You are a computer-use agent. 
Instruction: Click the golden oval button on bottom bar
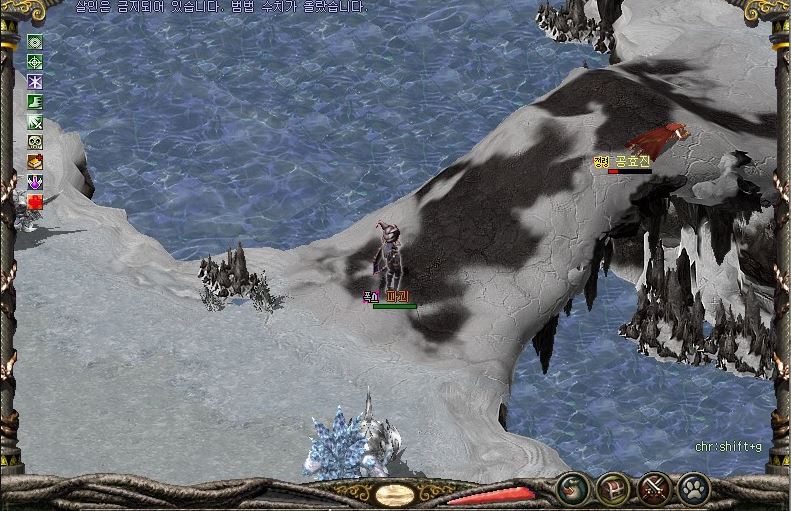(x=395, y=493)
